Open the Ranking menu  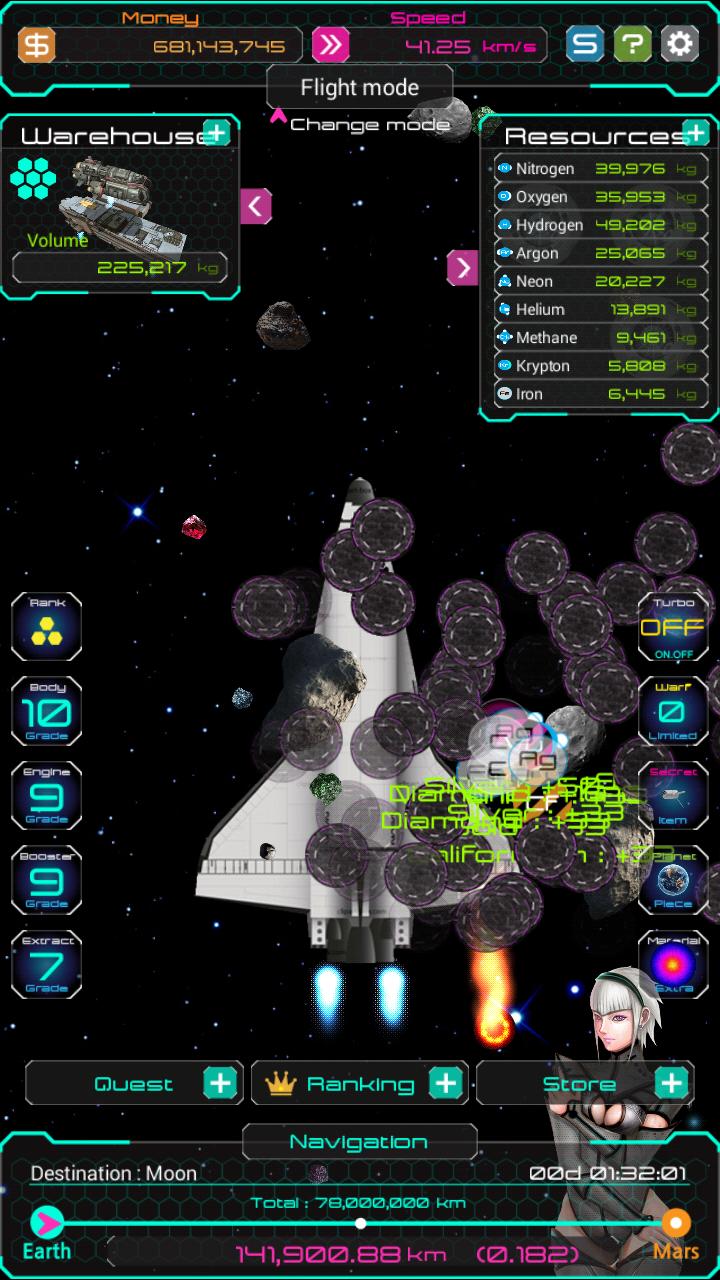(x=359, y=1083)
